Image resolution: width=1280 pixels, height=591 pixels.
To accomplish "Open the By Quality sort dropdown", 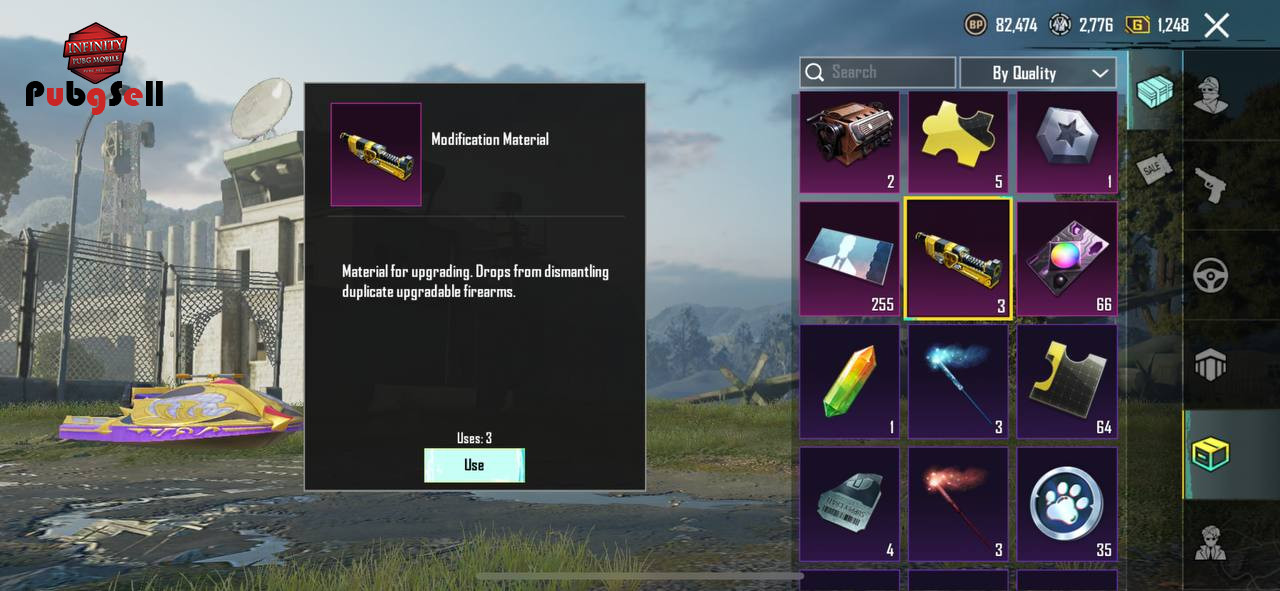I will pyautogui.click(x=1037, y=73).
